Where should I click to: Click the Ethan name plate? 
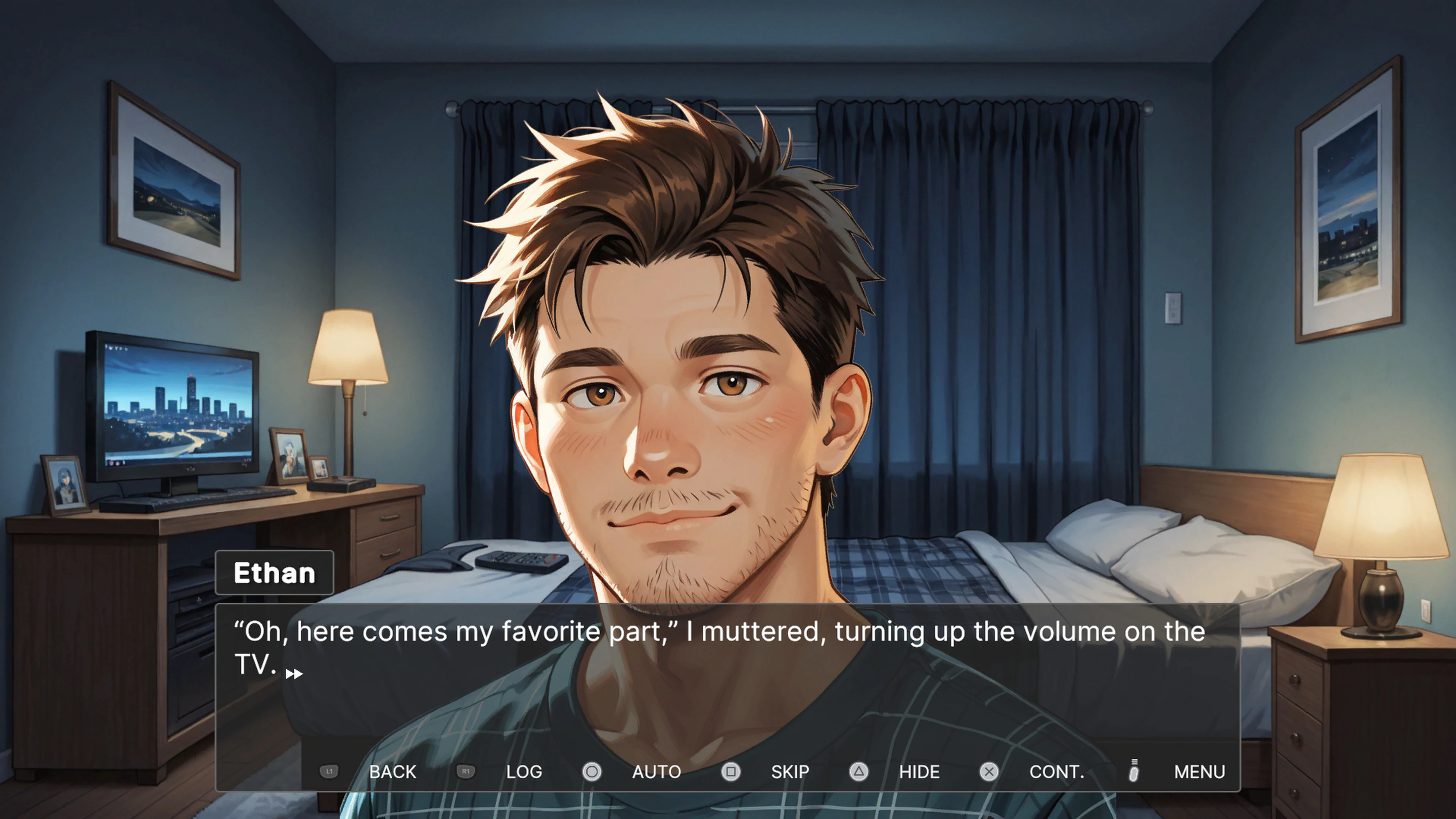(x=275, y=573)
